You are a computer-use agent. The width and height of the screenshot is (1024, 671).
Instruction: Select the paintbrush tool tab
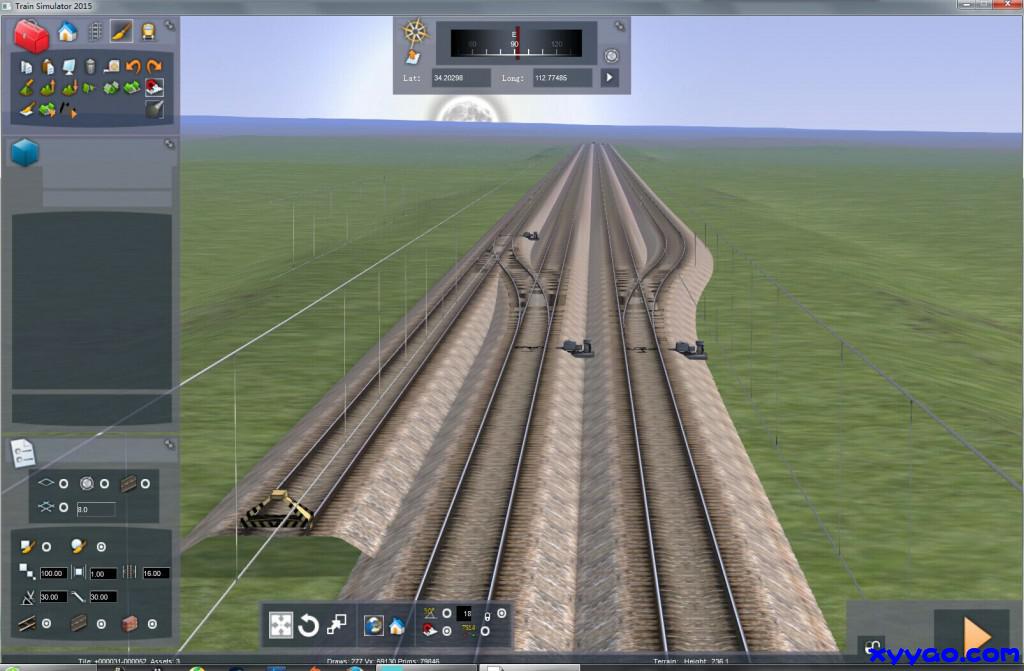click(x=121, y=32)
